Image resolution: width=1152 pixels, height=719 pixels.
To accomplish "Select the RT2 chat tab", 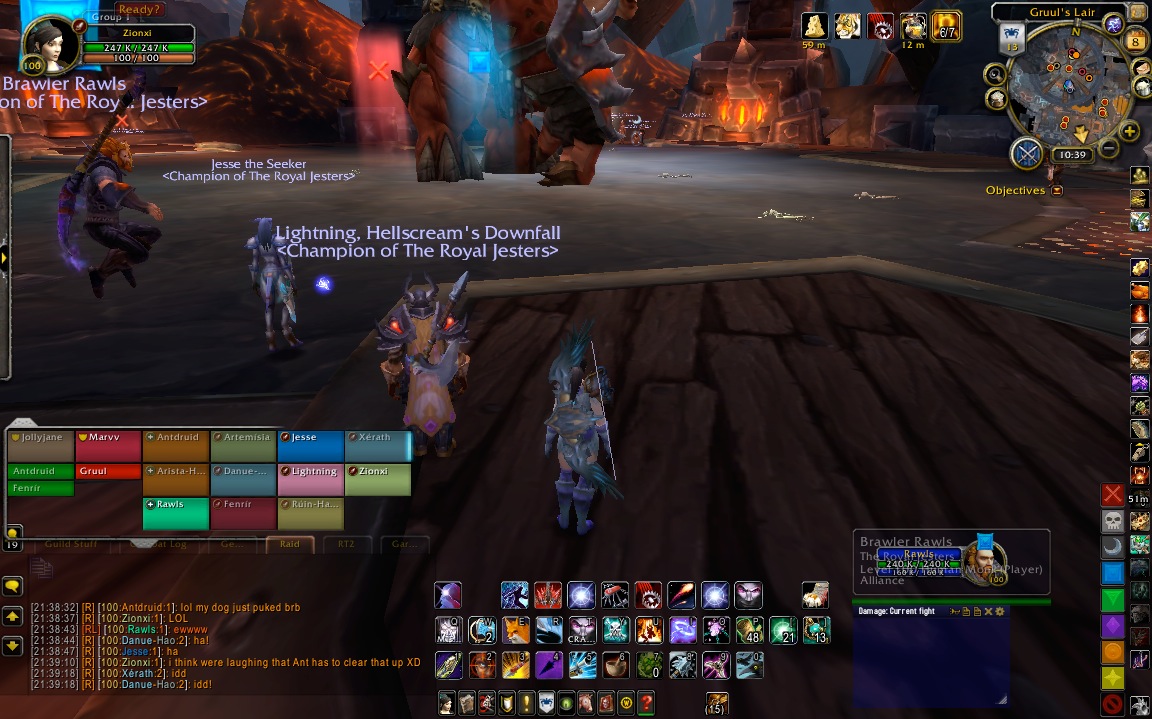I will point(346,545).
